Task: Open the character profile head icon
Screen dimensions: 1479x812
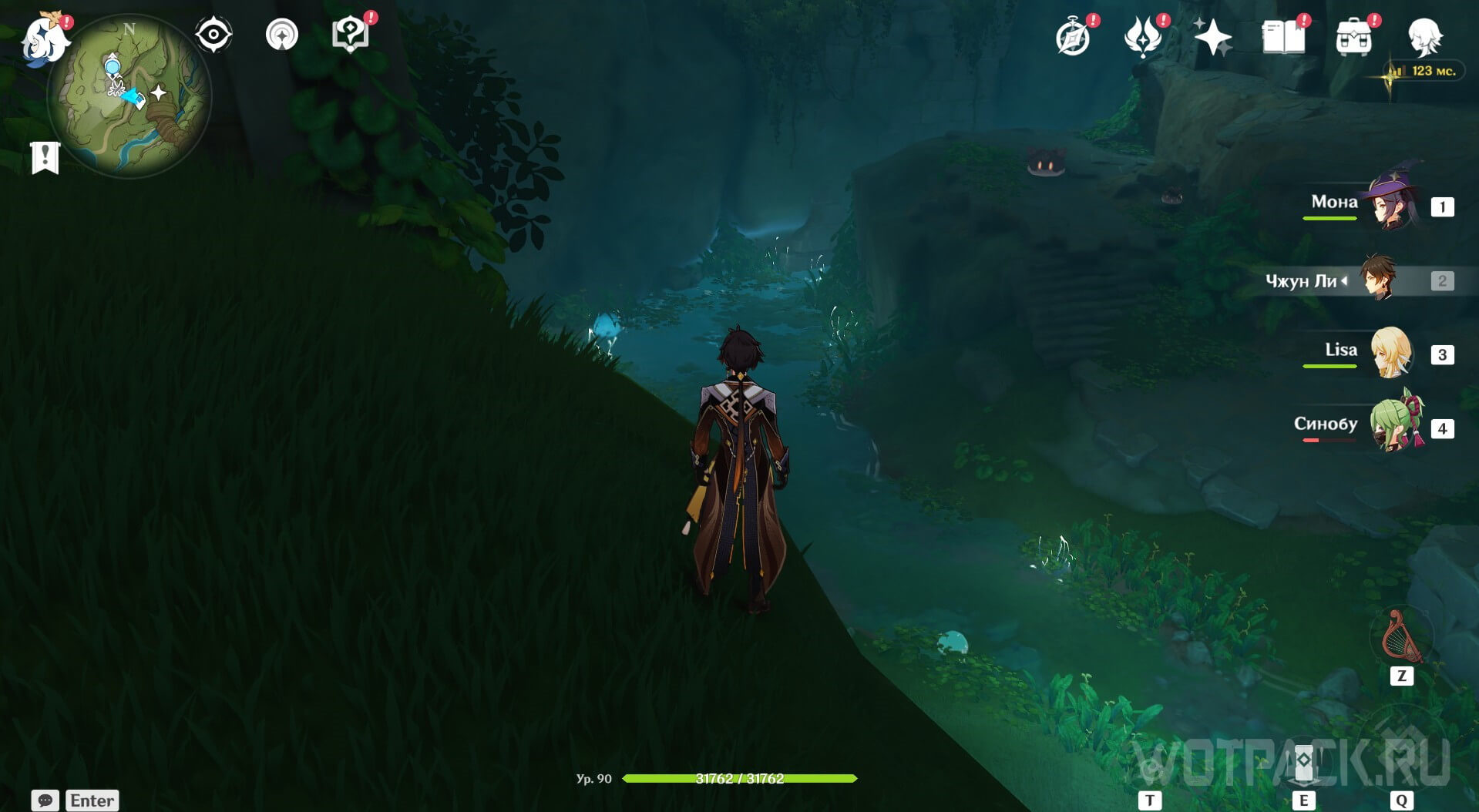Action: click(1425, 37)
